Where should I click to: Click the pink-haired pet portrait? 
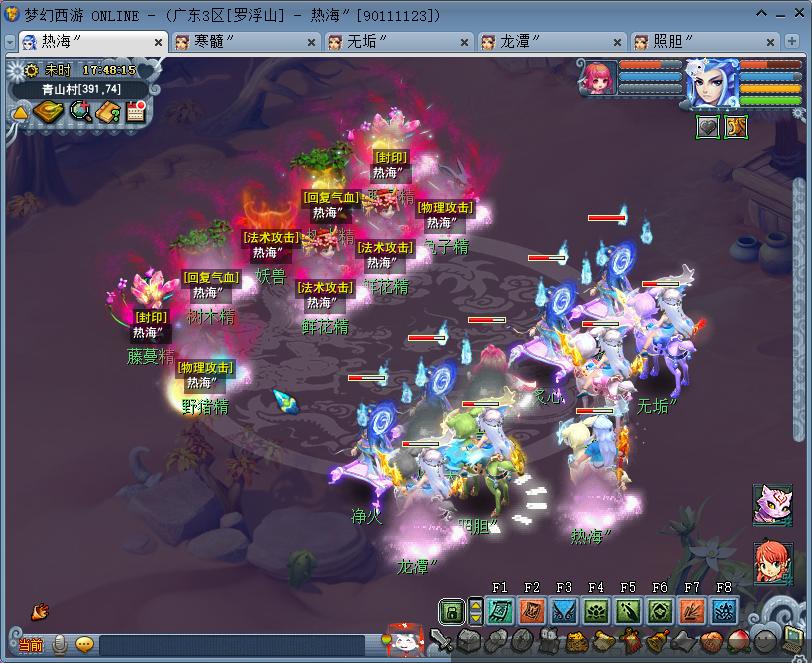[597, 77]
